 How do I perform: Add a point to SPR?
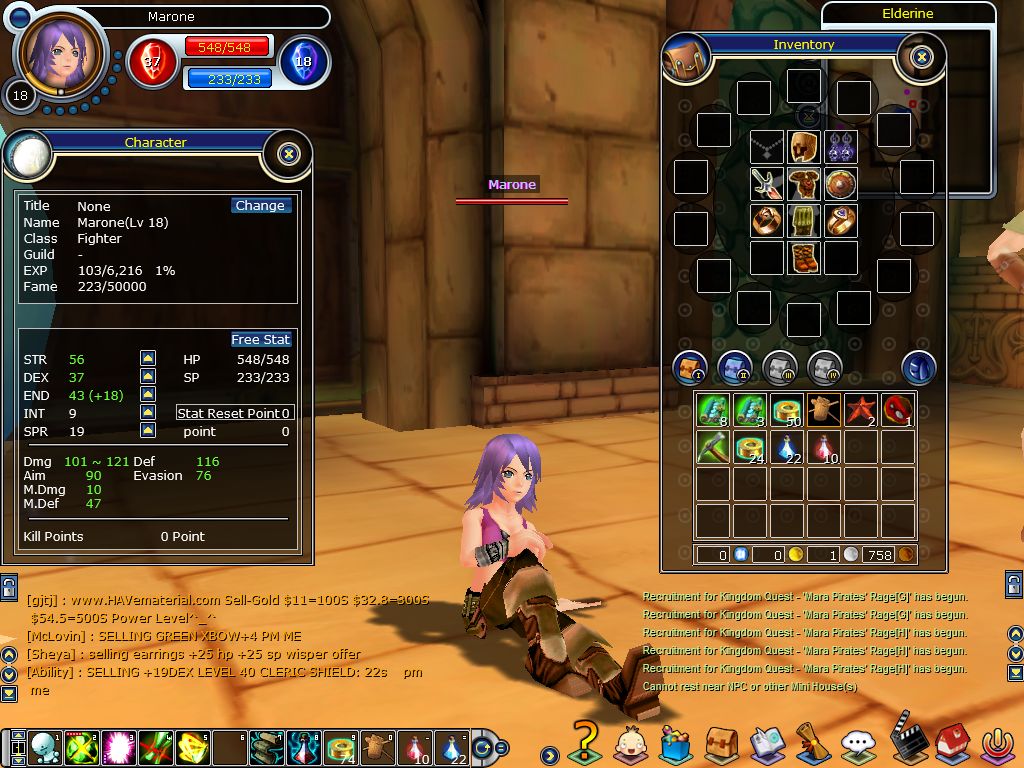pyautogui.click(x=147, y=431)
